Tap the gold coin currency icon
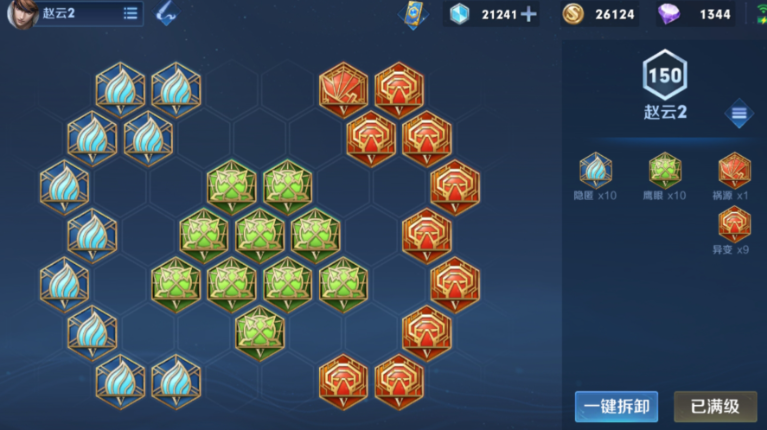Viewport: 767px width, 430px height. 572,14
